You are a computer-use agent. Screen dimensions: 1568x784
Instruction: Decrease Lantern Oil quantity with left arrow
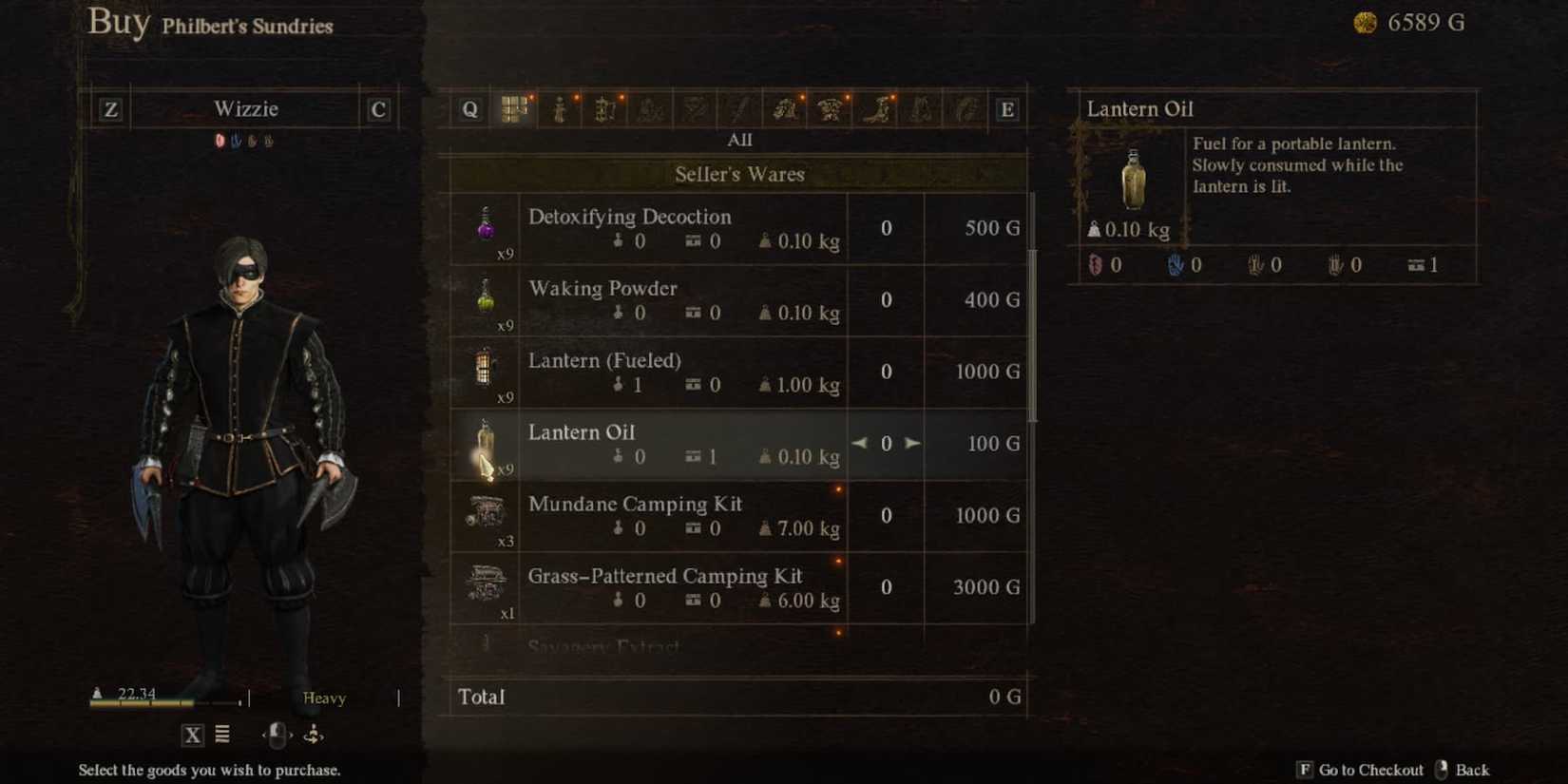pos(859,443)
